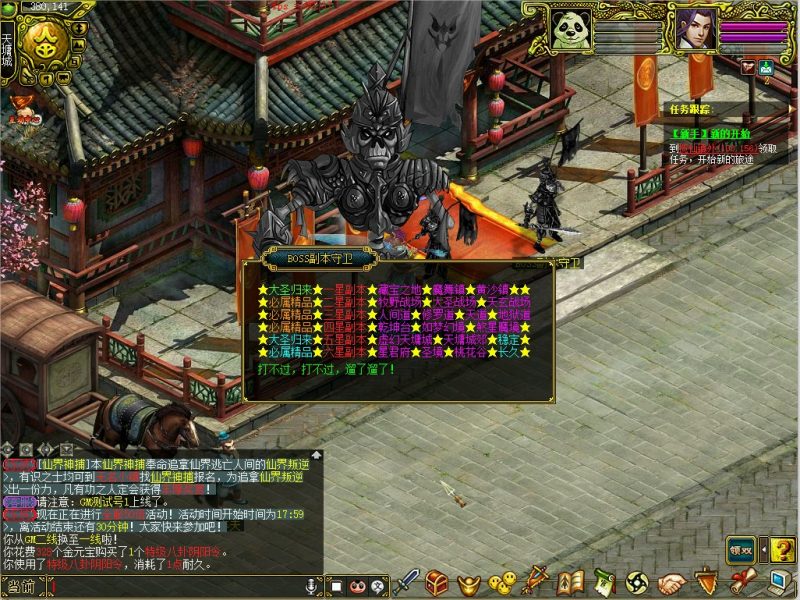The width and height of the screenshot is (800, 600).
Task: Click the yellow question mark help button
Action: (783, 549)
